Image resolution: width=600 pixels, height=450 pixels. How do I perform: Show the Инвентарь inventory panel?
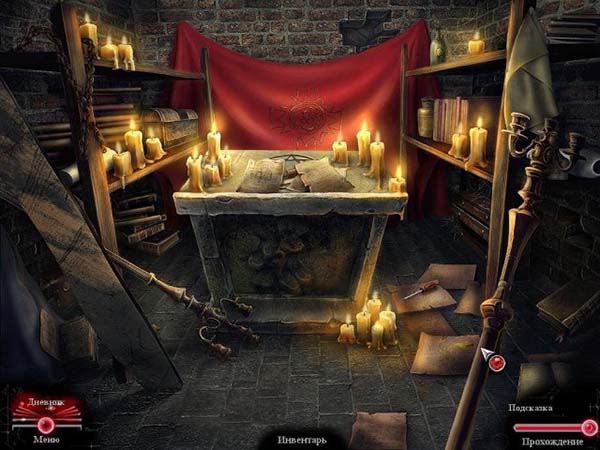[301, 438]
